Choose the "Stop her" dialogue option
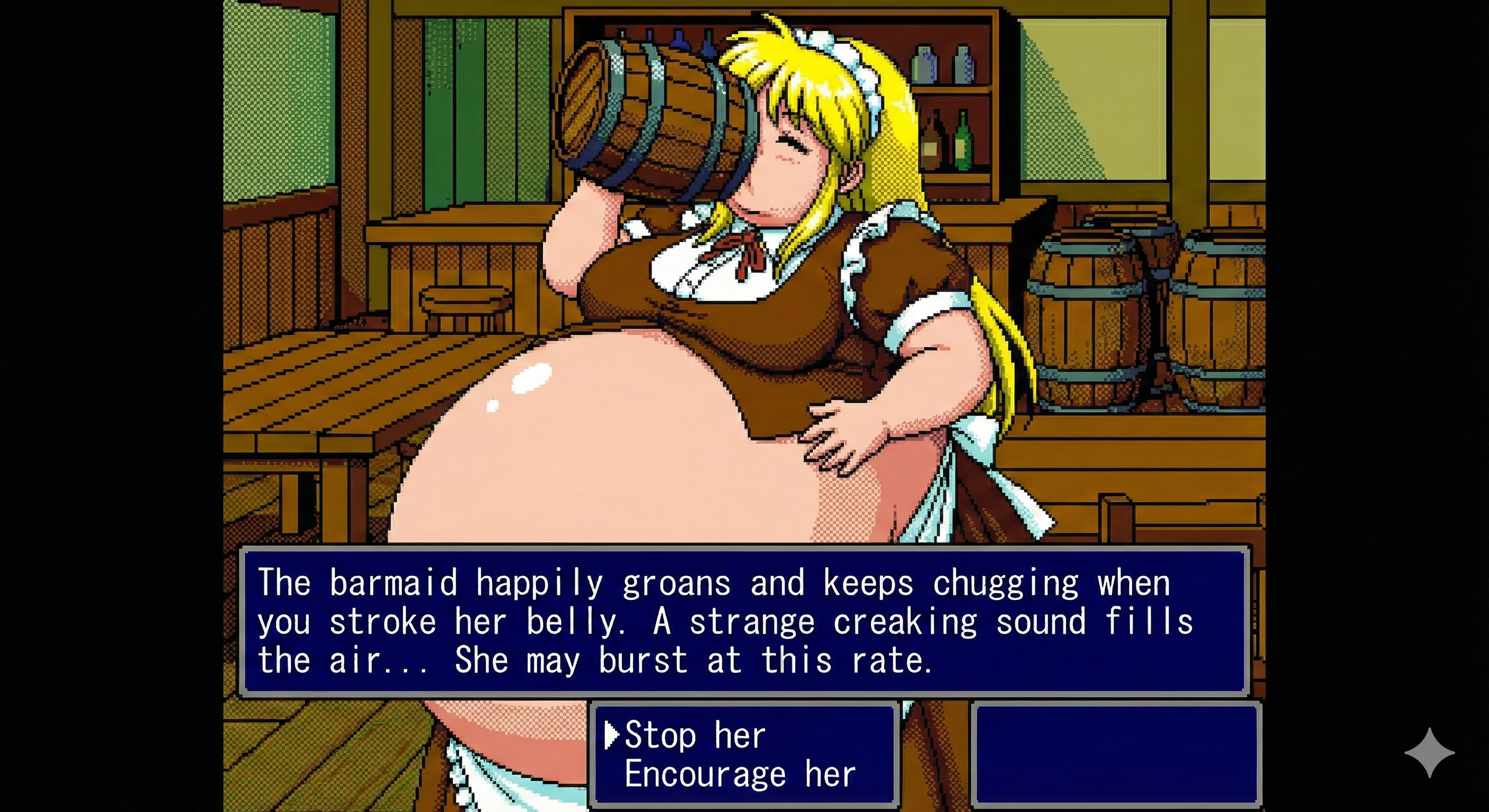This screenshot has width=1489, height=812. [x=695, y=735]
